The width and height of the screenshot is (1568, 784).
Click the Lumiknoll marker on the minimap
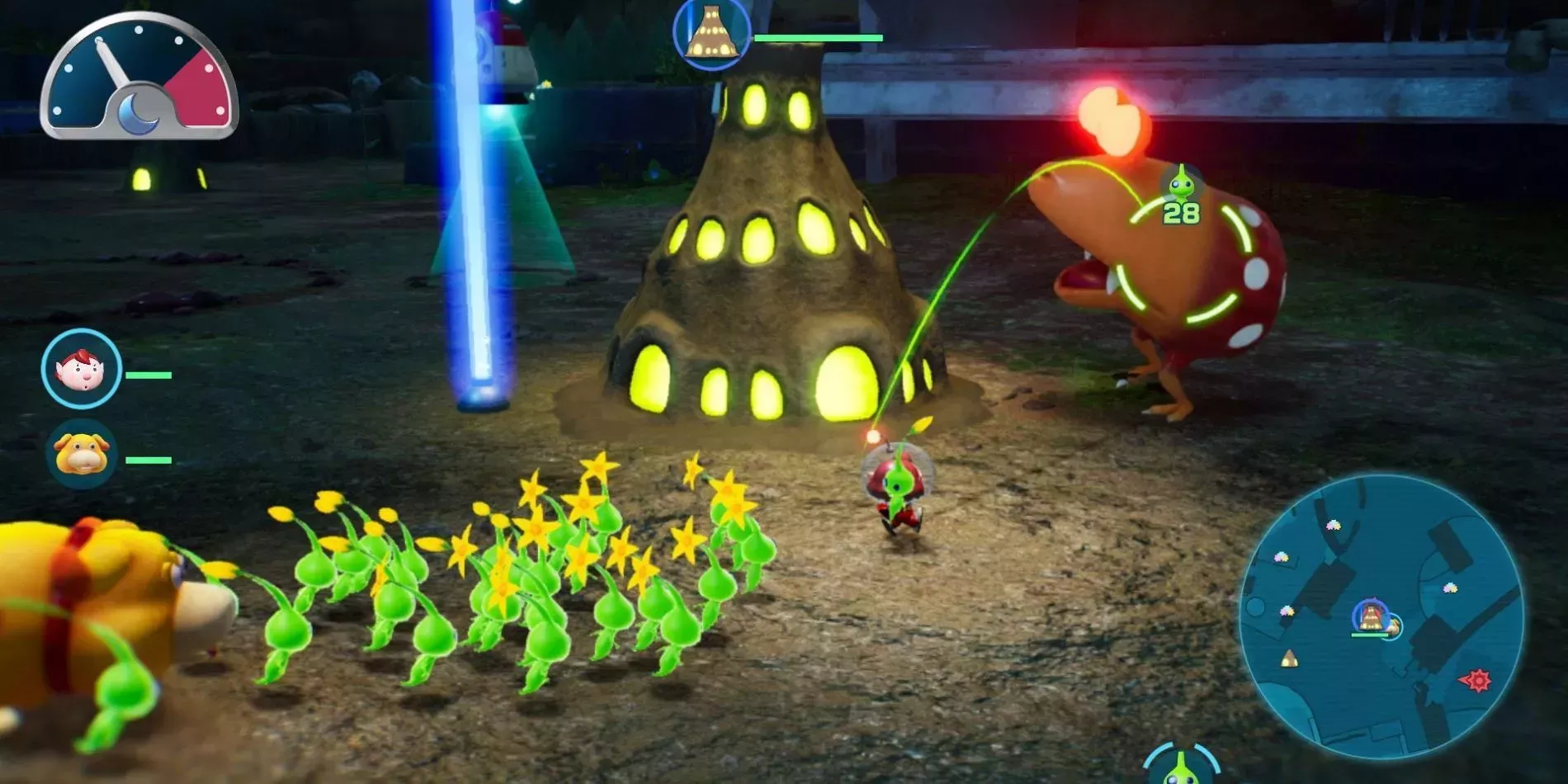1371,616
